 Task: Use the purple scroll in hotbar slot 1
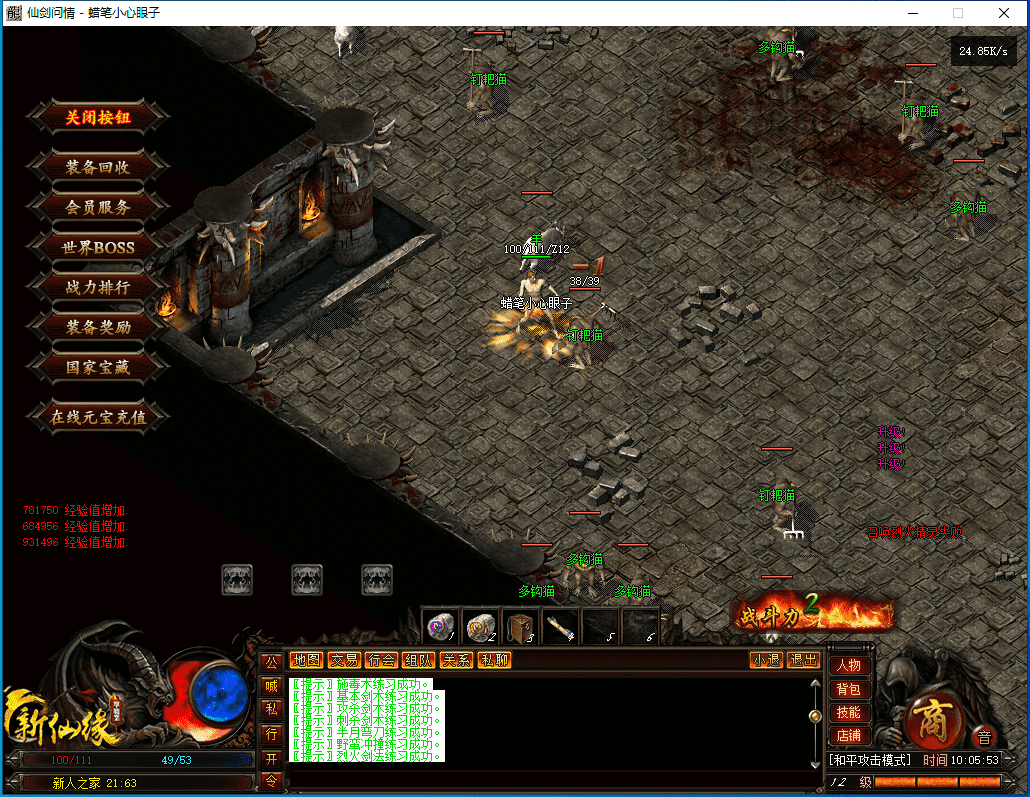click(x=440, y=627)
